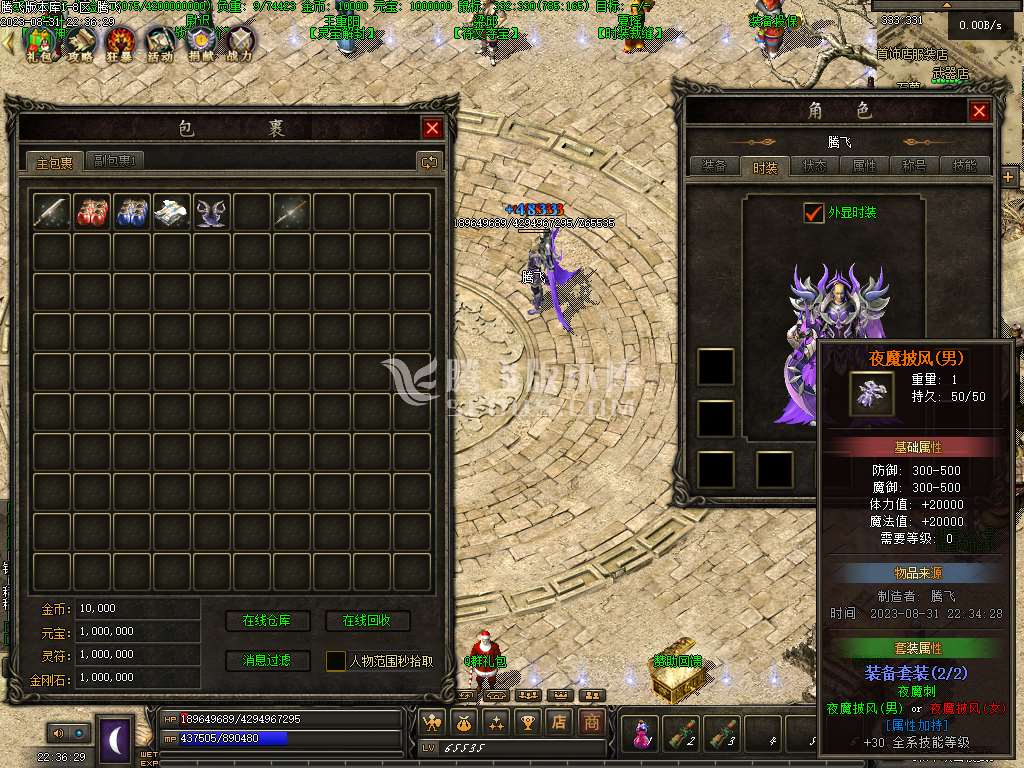
Task: Show the 称号 titles tab
Action: coord(914,167)
